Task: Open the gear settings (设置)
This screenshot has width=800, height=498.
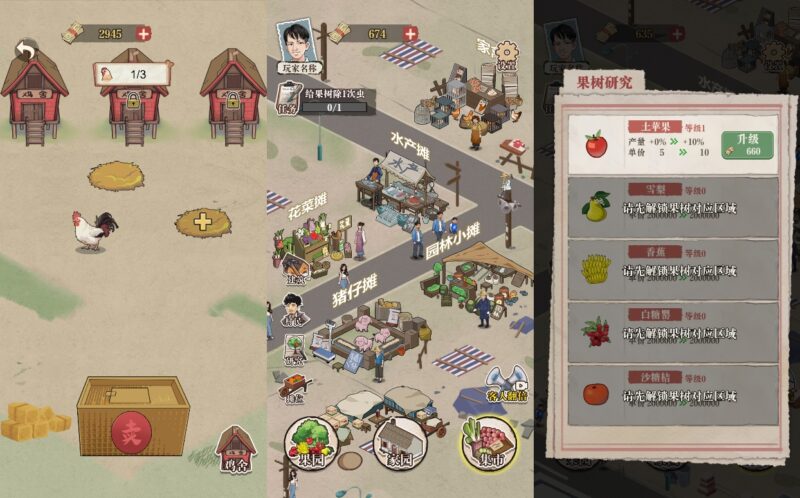Action: (x=507, y=54)
